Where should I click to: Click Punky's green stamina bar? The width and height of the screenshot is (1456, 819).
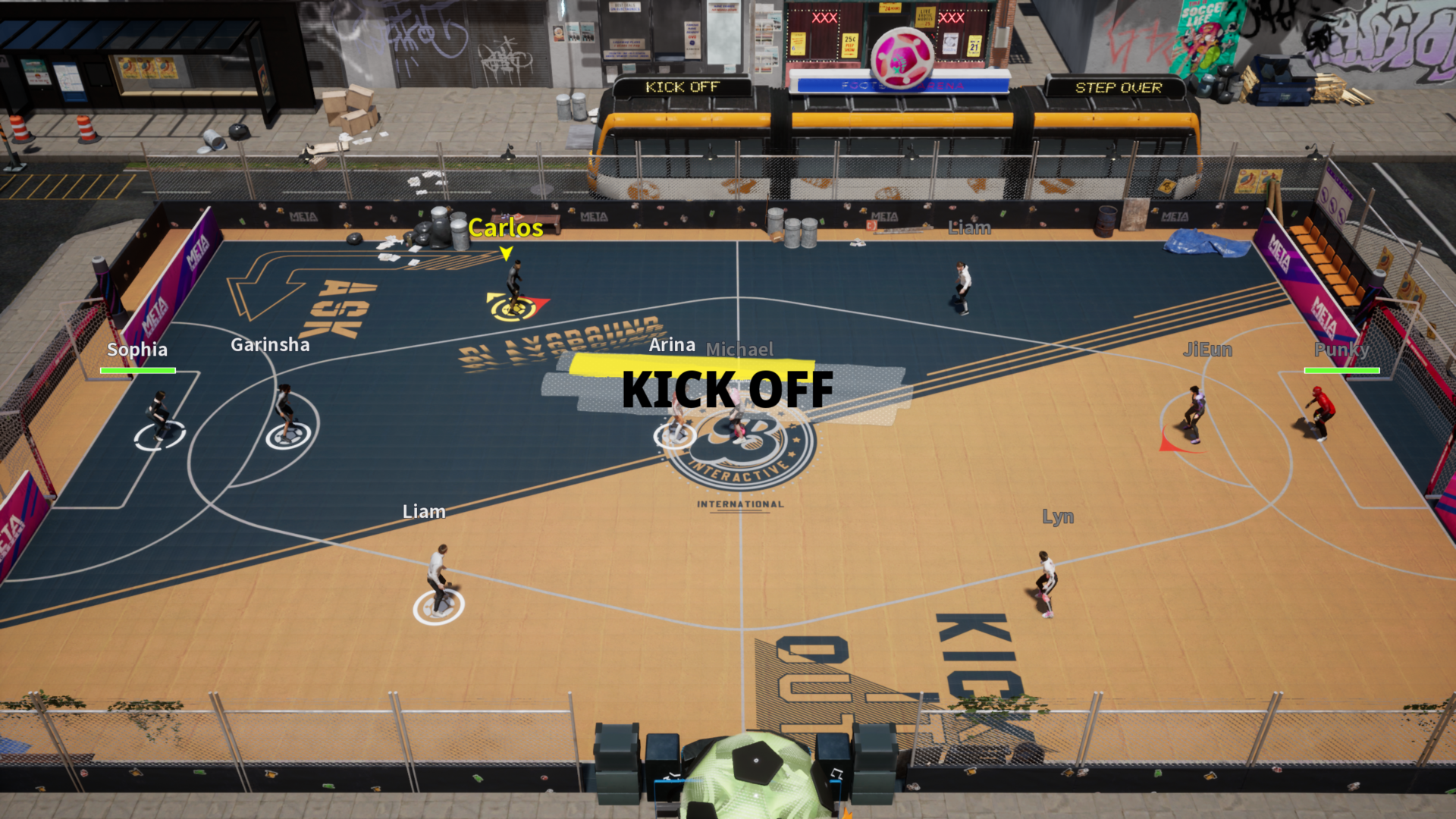1341,370
